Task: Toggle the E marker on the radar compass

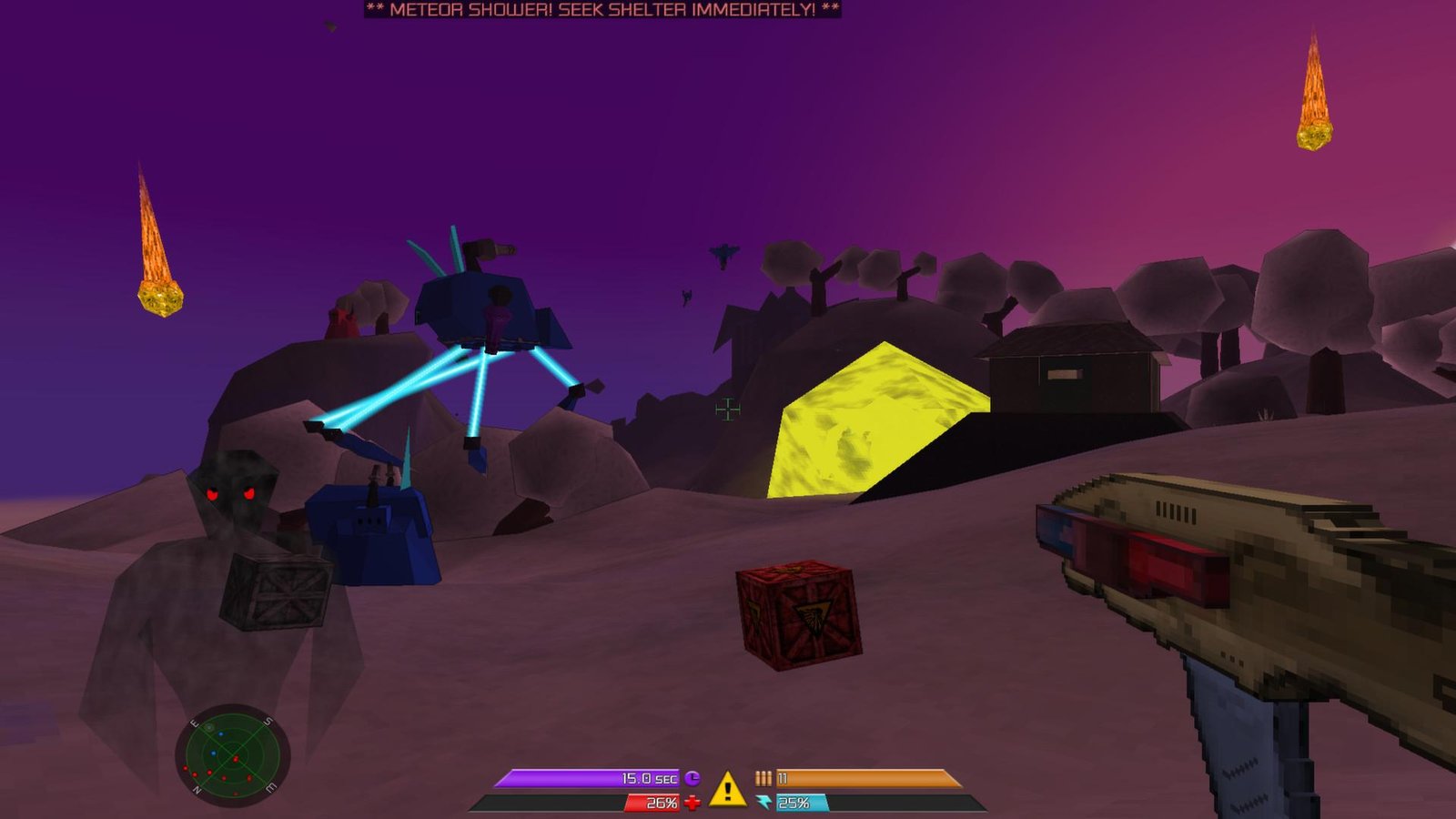Action: (x=196, y=723)
